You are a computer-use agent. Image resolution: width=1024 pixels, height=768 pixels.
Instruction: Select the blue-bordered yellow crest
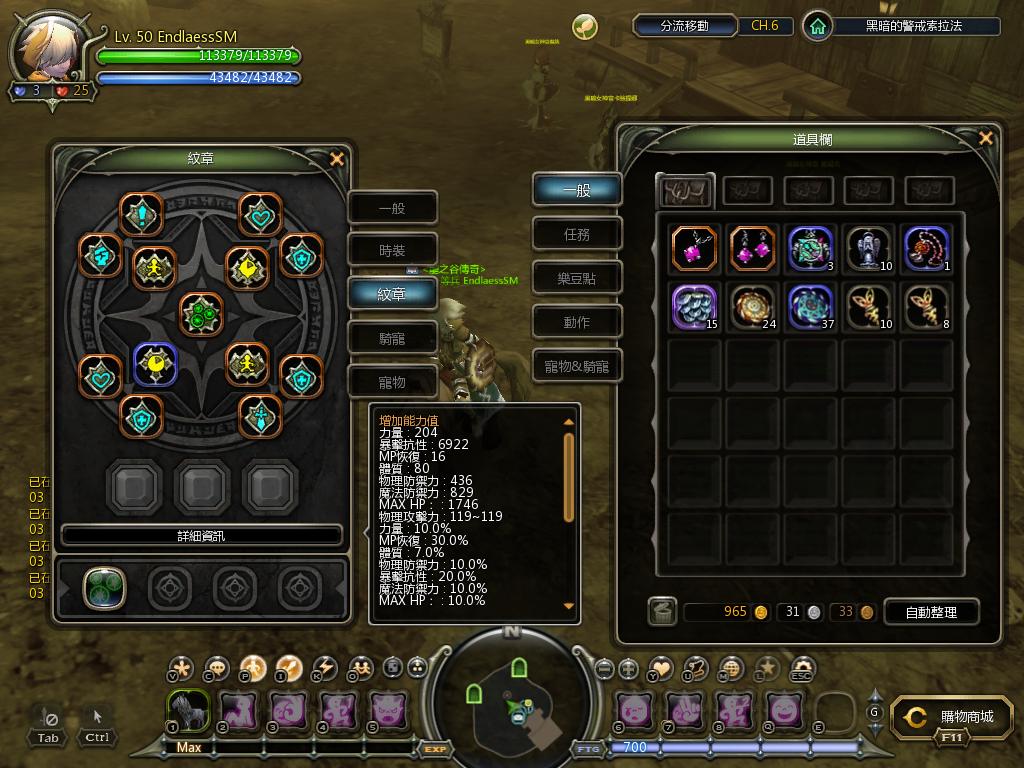coord(155,365)
